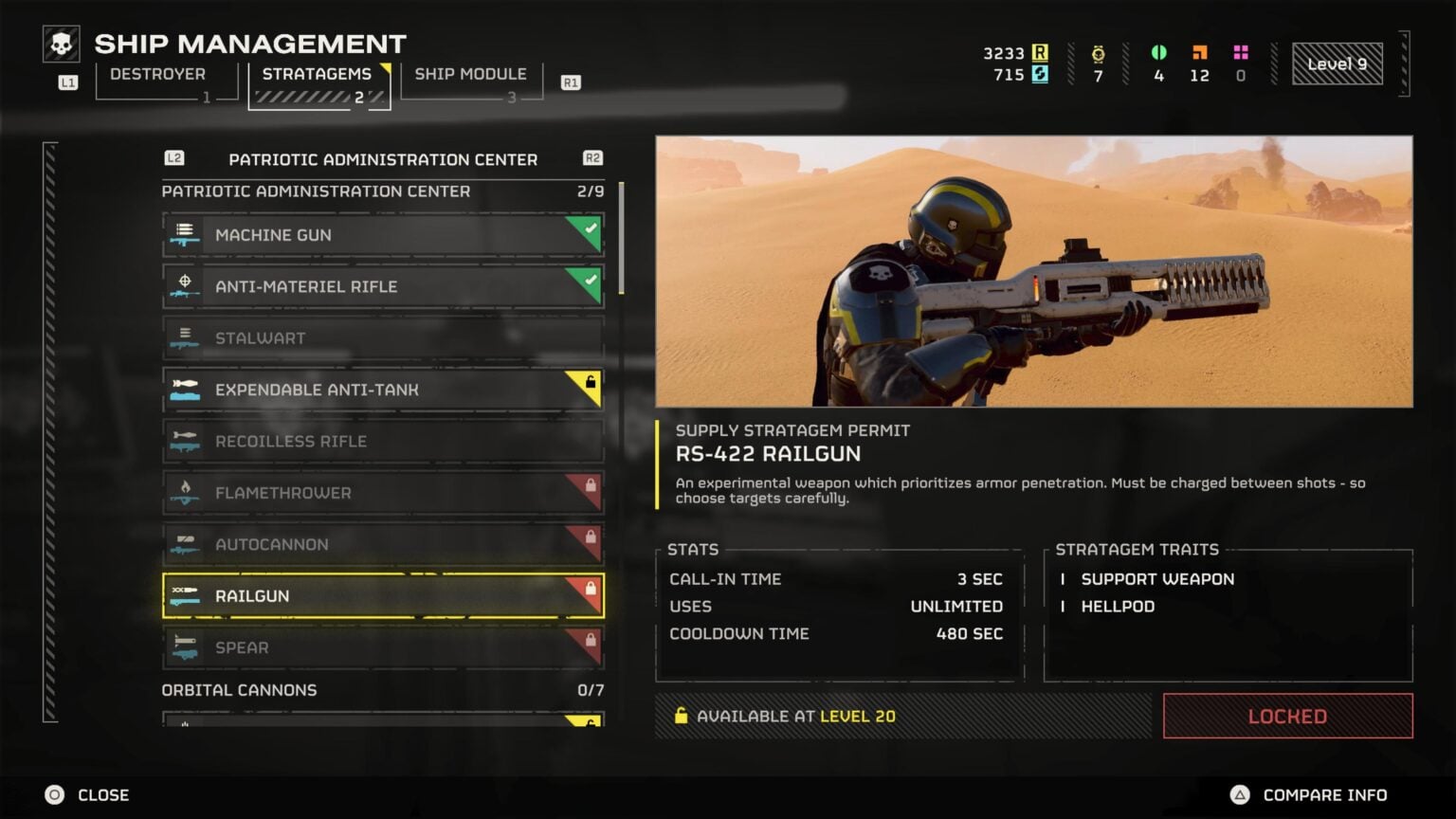Choose the locked Flamethrower stratagem
The image size is (1456, 819).
click(x=383, y=493)
